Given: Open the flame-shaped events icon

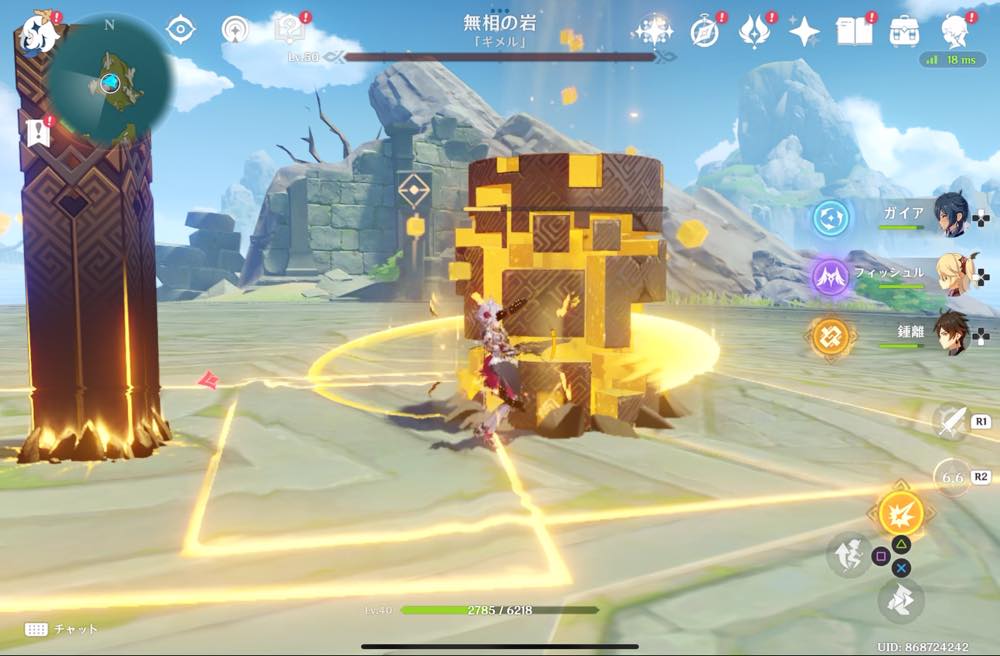Looking at the screenshot, I should click(x=754, y=32).
